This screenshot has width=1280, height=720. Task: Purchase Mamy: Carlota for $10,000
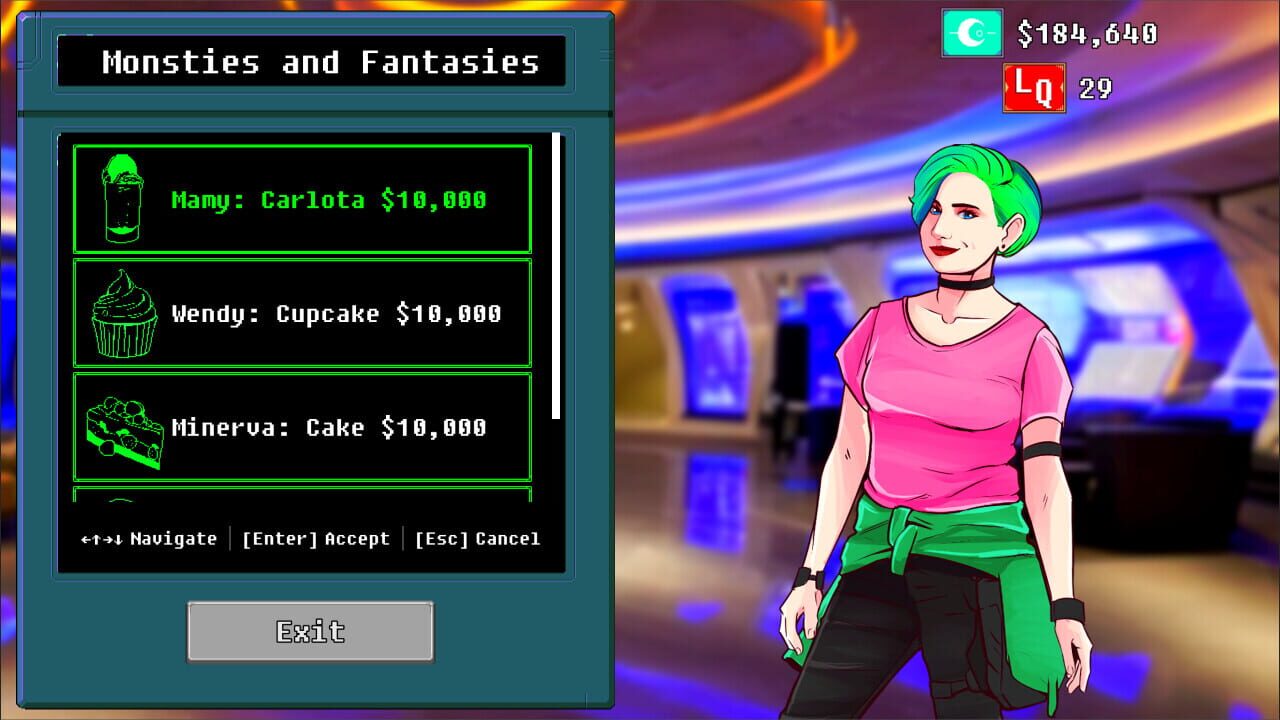point(300,197)
